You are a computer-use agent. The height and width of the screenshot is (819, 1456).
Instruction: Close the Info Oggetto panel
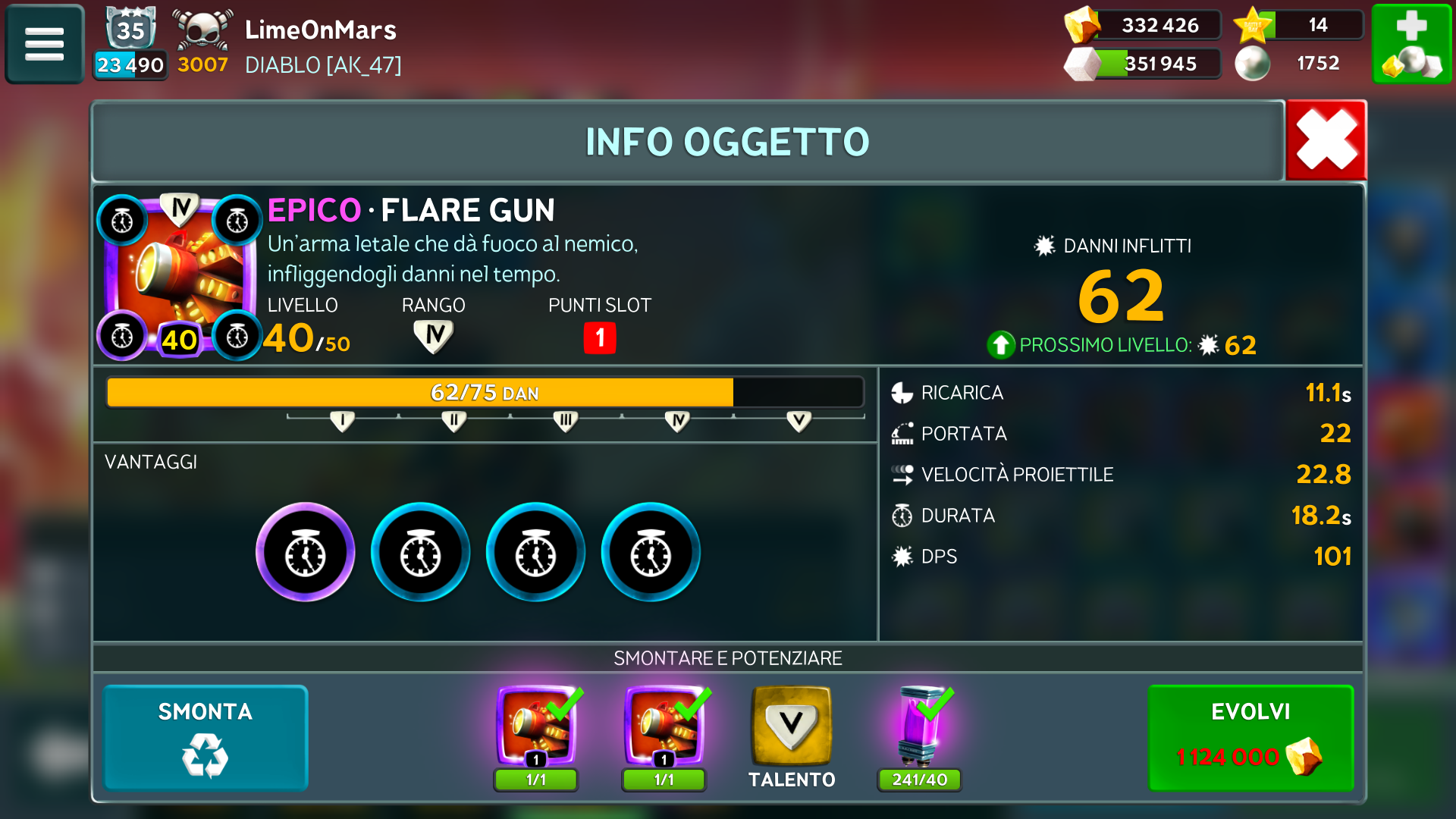(x=1326, y=140)
